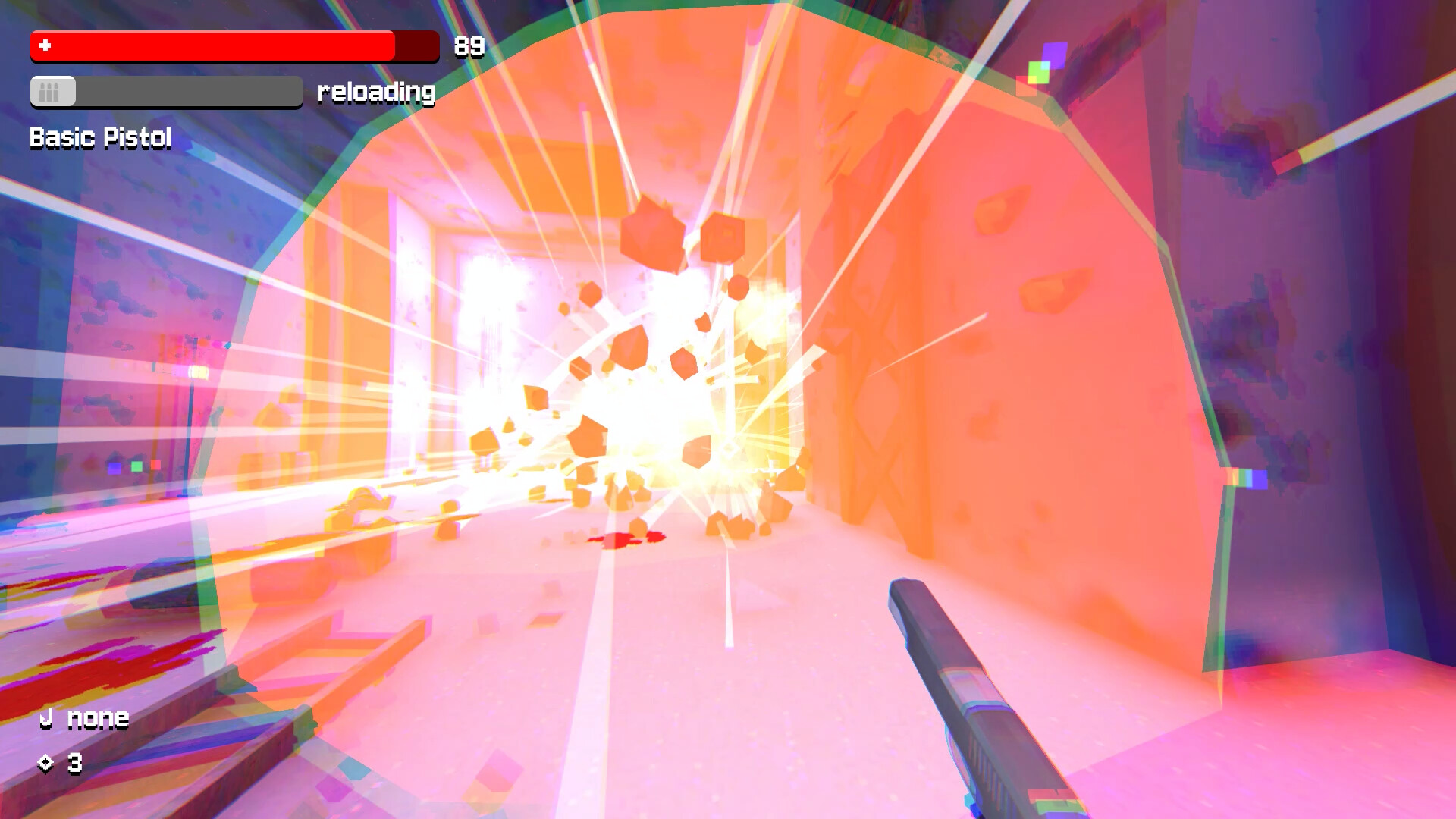Toggle the 'reloading' status indicator
1456x819 pixels.
(377, 93)
